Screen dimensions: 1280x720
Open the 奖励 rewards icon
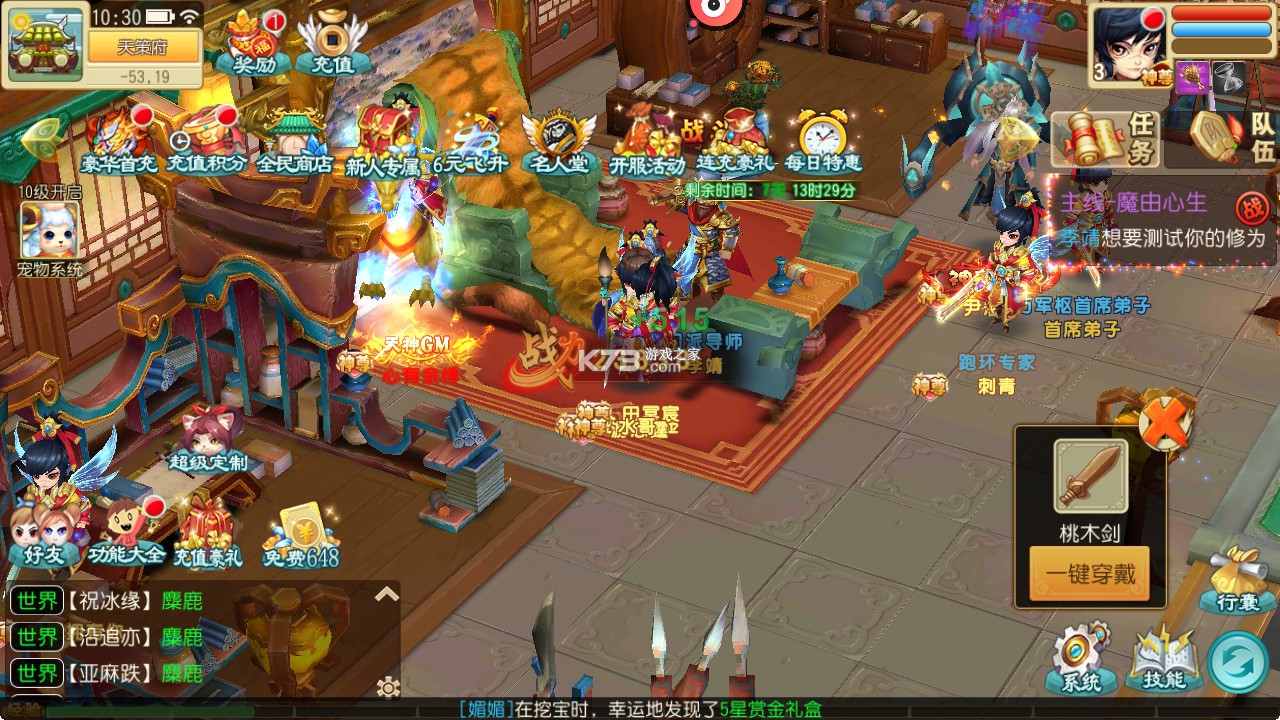click(245, 42)
